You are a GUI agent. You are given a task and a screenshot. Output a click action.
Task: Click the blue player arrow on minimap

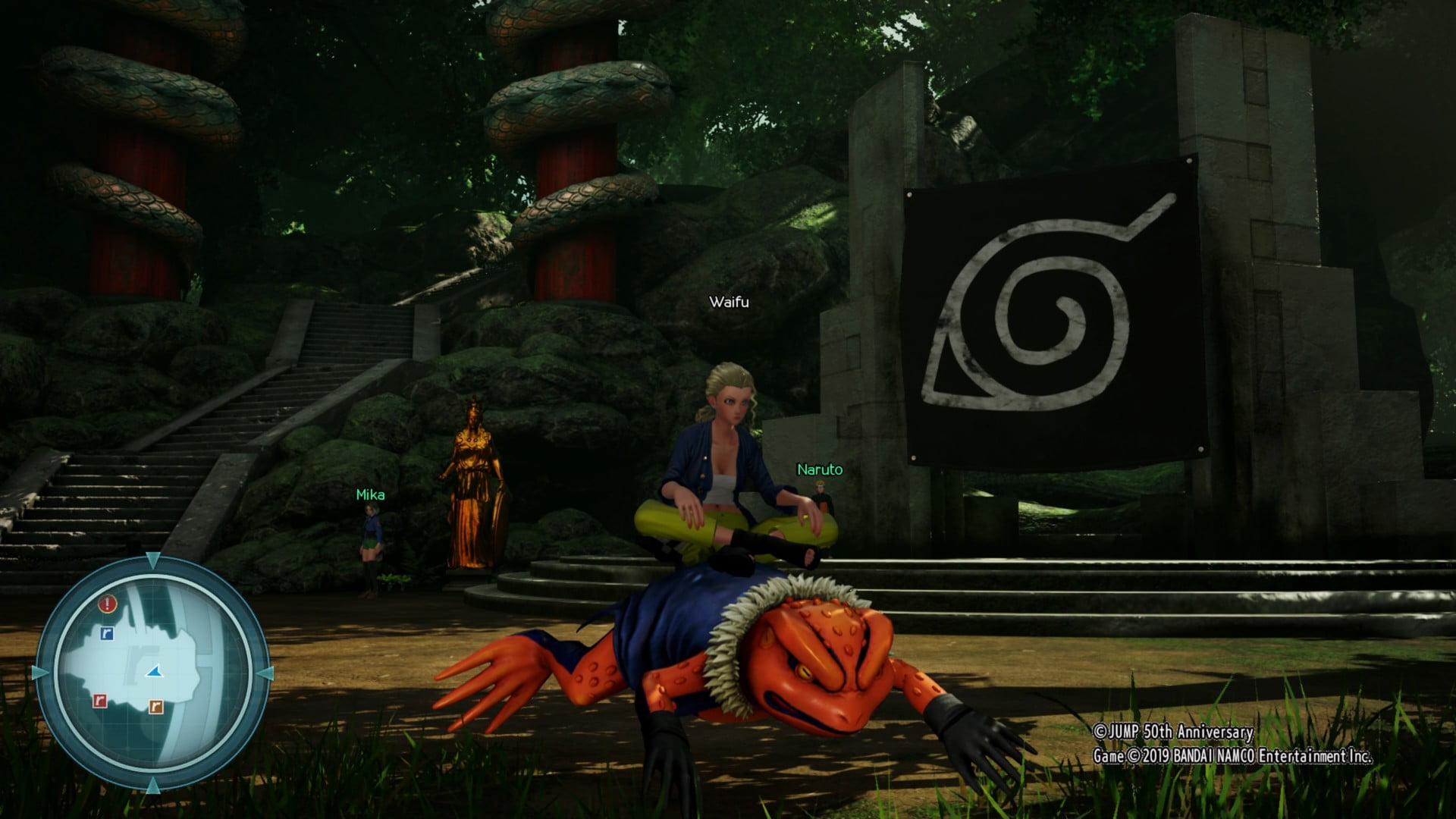point(155,671)
